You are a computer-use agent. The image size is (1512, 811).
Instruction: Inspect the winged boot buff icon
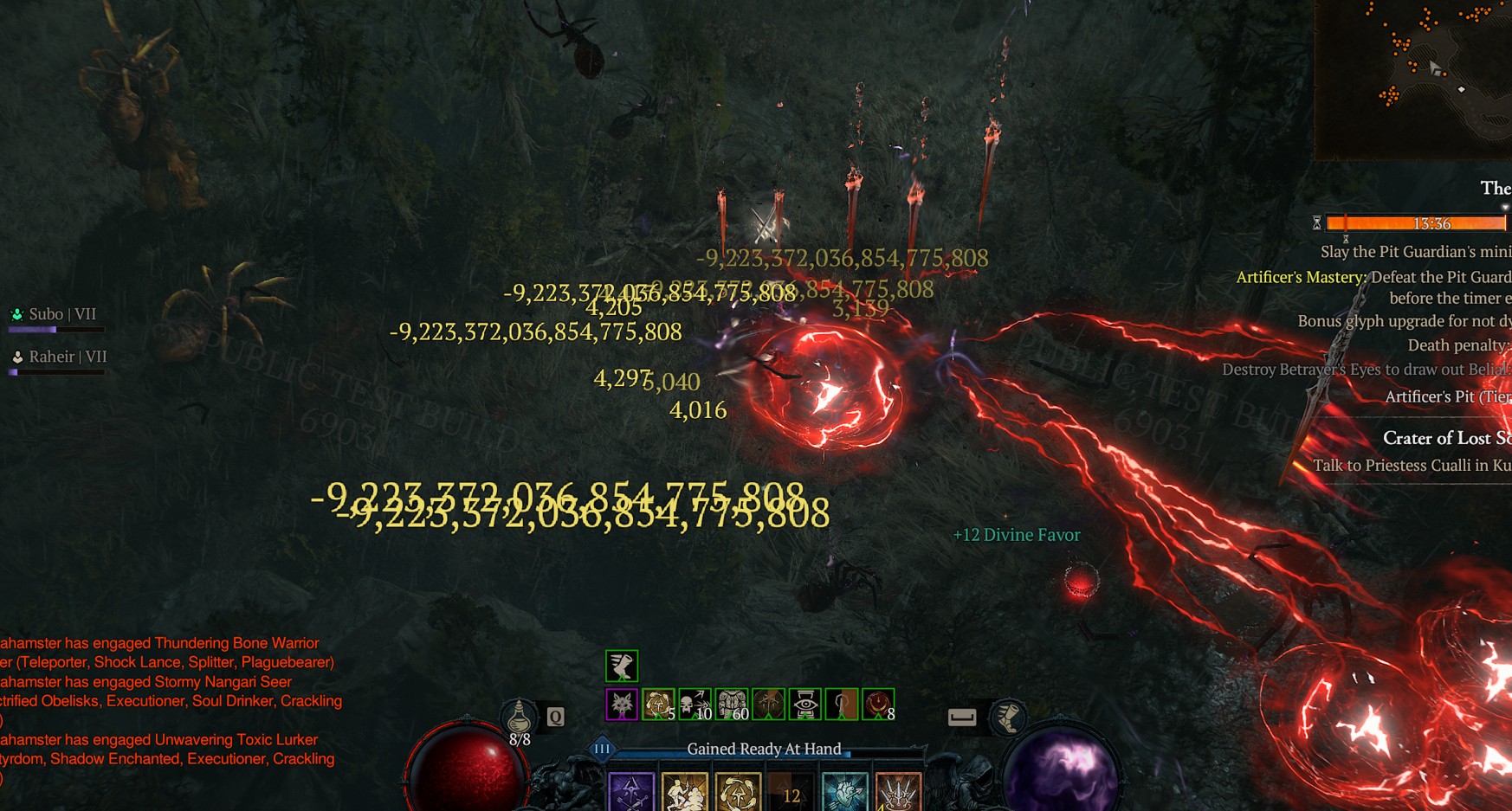coord(622,666)
